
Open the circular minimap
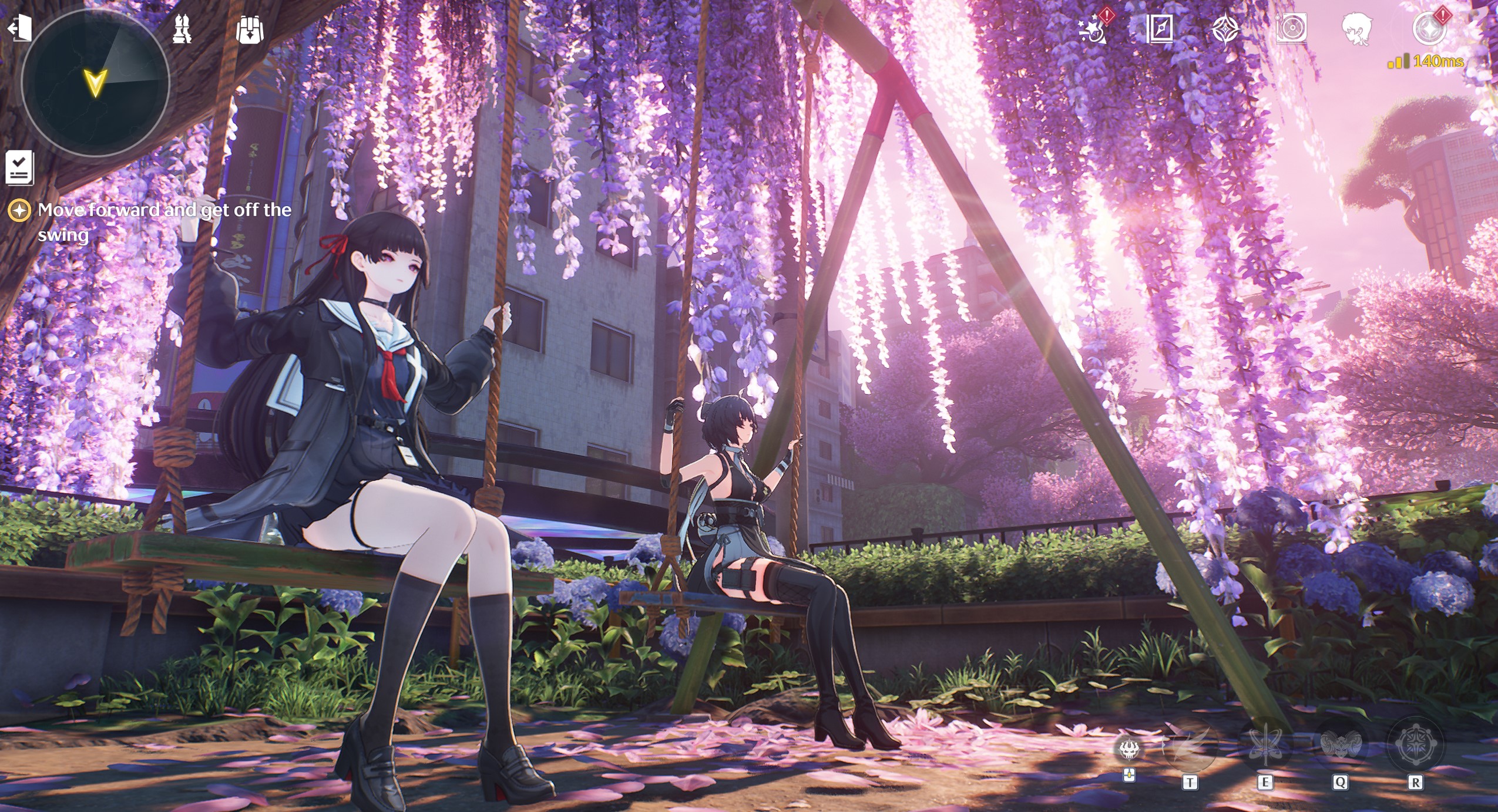[95, 83]
